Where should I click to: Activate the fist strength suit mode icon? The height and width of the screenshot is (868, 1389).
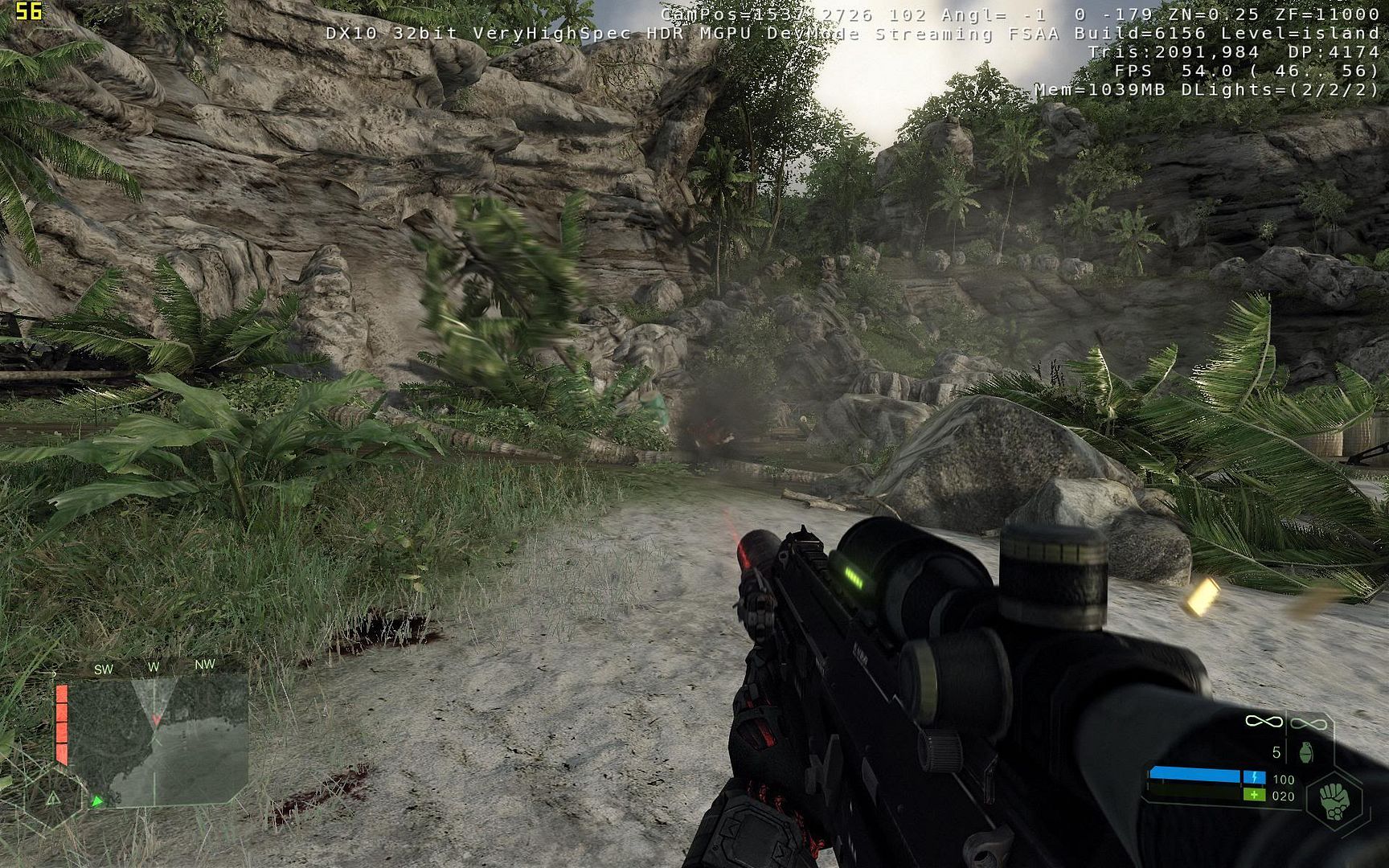pyautogui.click(x=1334, y=801)
